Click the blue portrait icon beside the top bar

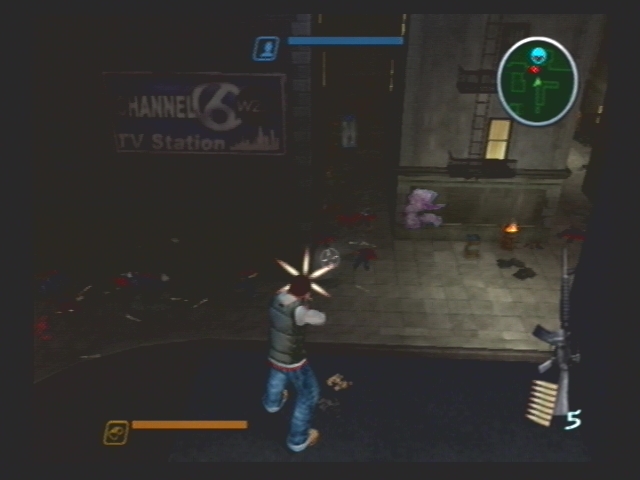point(266,48)
